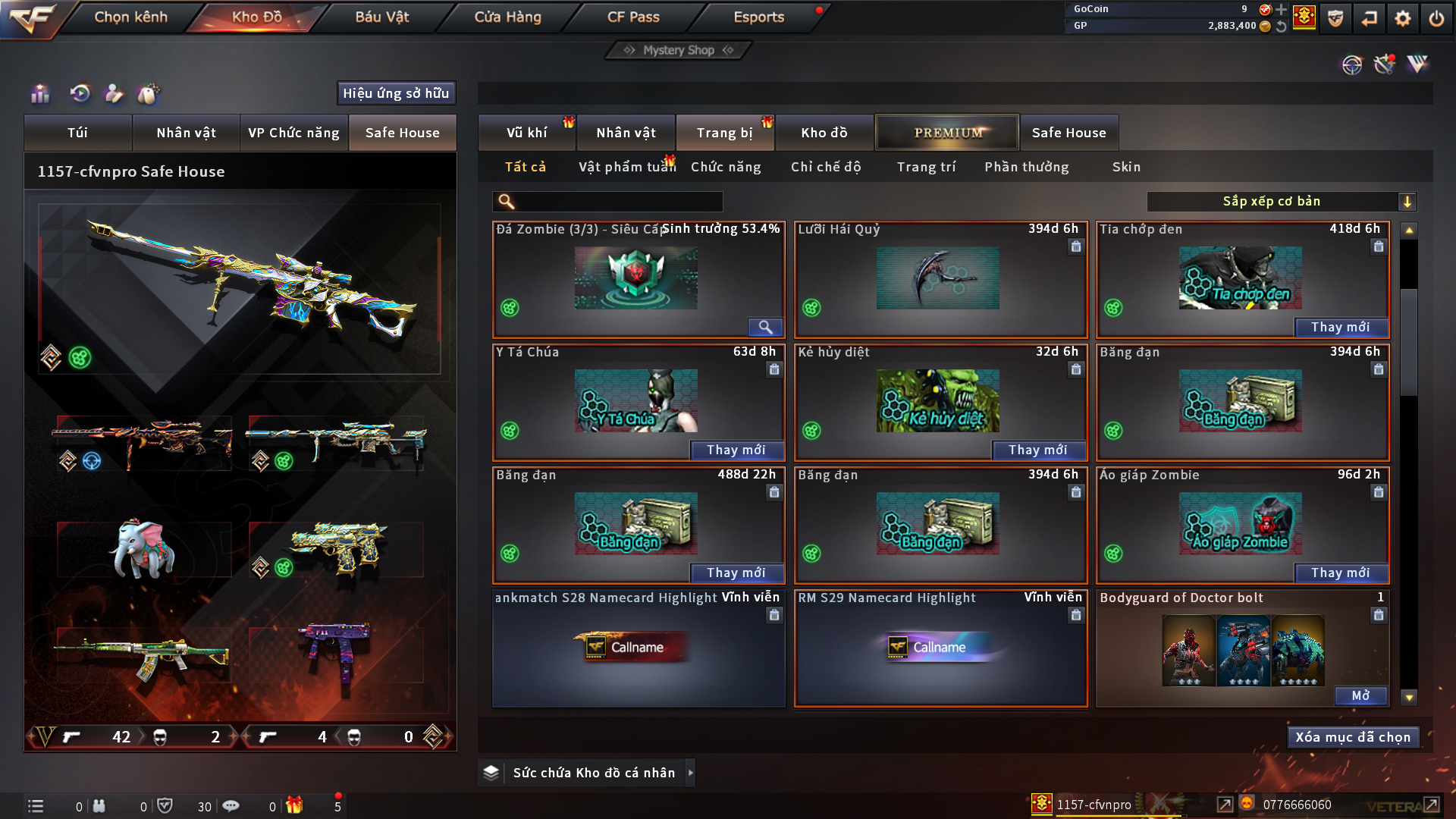The image size is (1456, 819).
Task: Open the Cửa Hàng shop menu
Action: coord(507,17)
